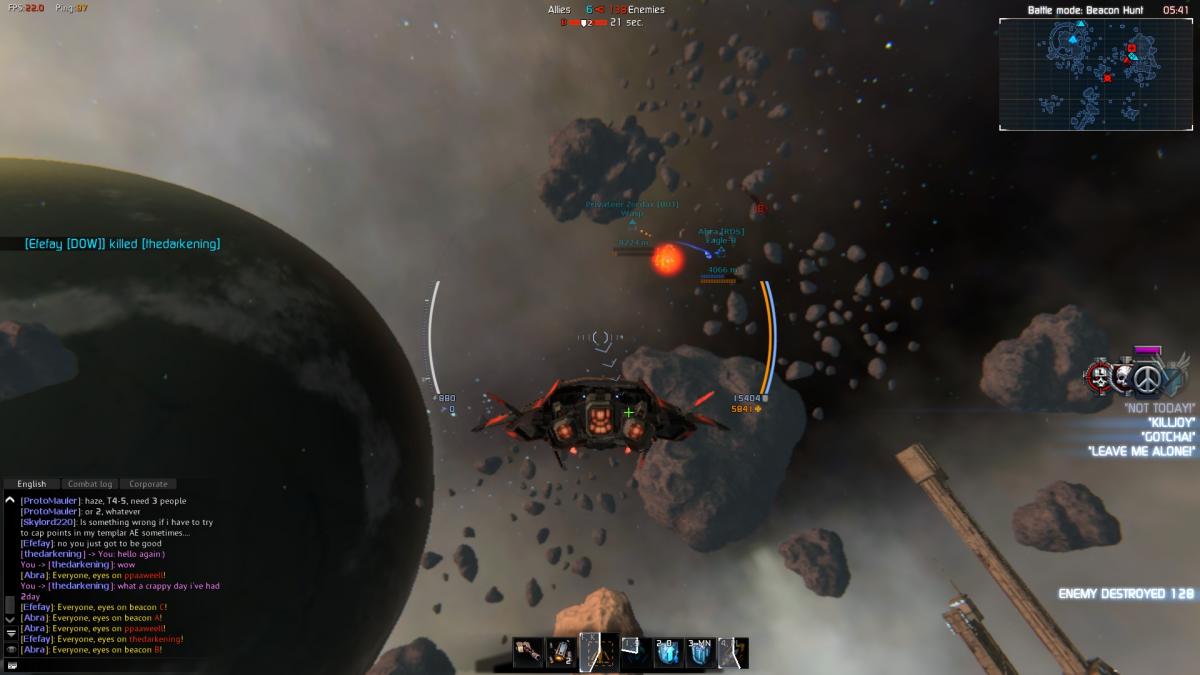The image size is (1200, 675).
Task: Click the skull medal icon
Action: click(1101, 377)
